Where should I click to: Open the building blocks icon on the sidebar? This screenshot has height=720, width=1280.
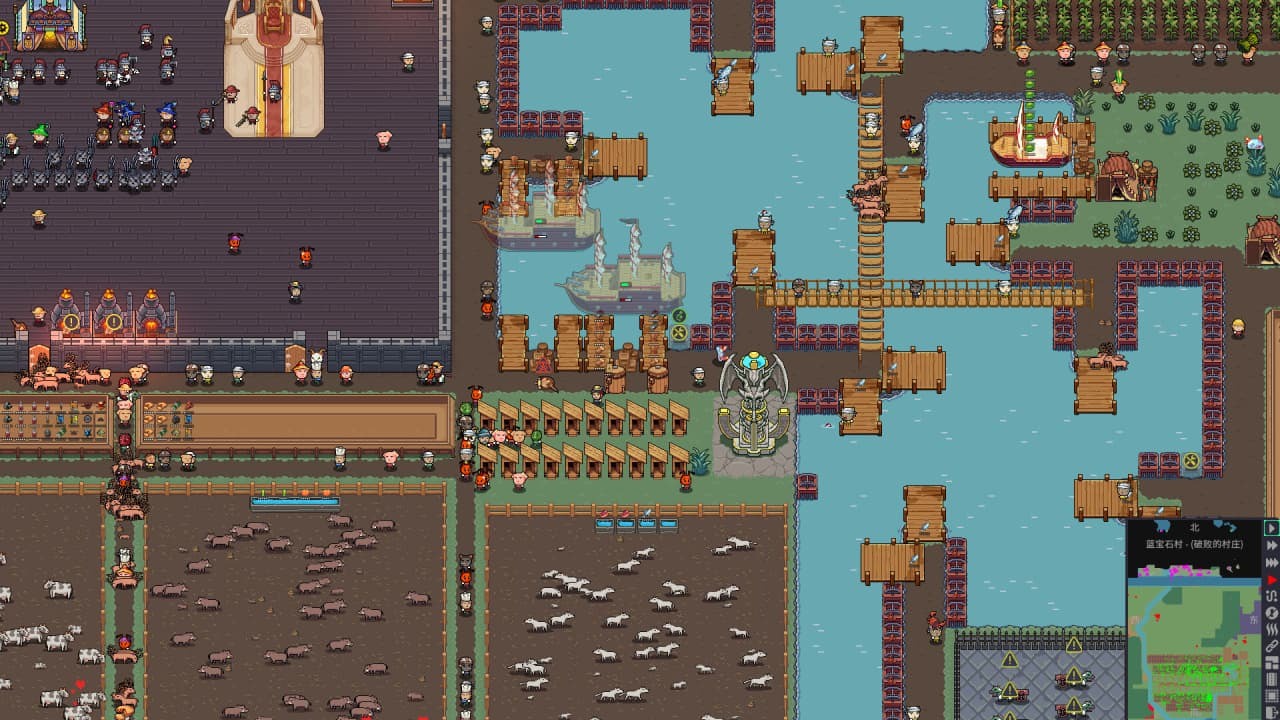[1271, 661]
